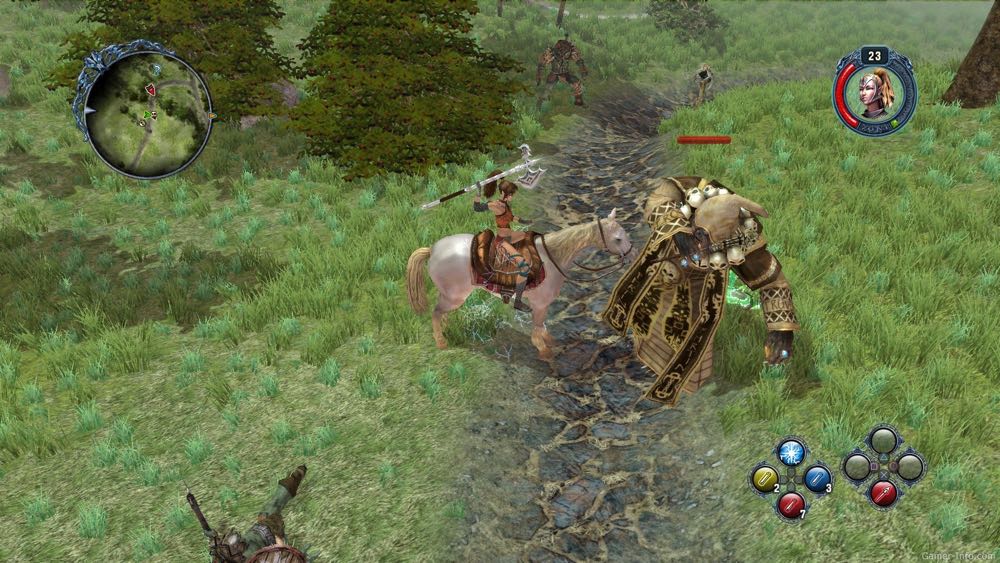Use the yellow potion slot
This screenshot has height=563, width=1000.
tap(765, 479)
